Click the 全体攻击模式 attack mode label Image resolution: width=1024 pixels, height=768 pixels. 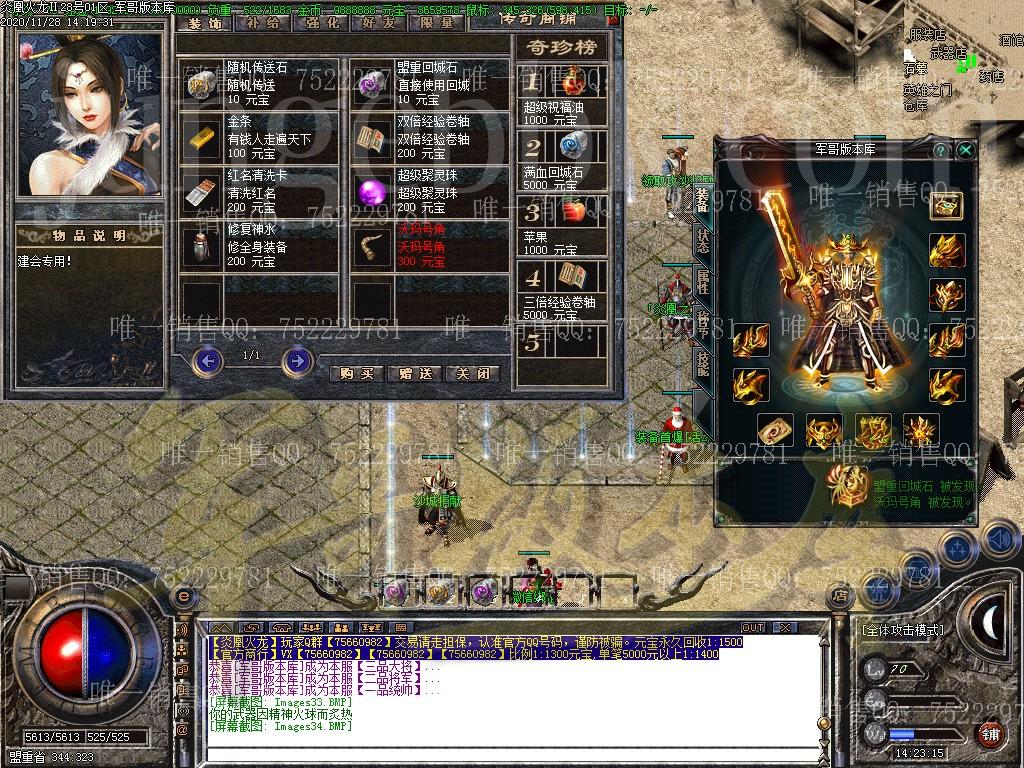[x=902, y=630]
